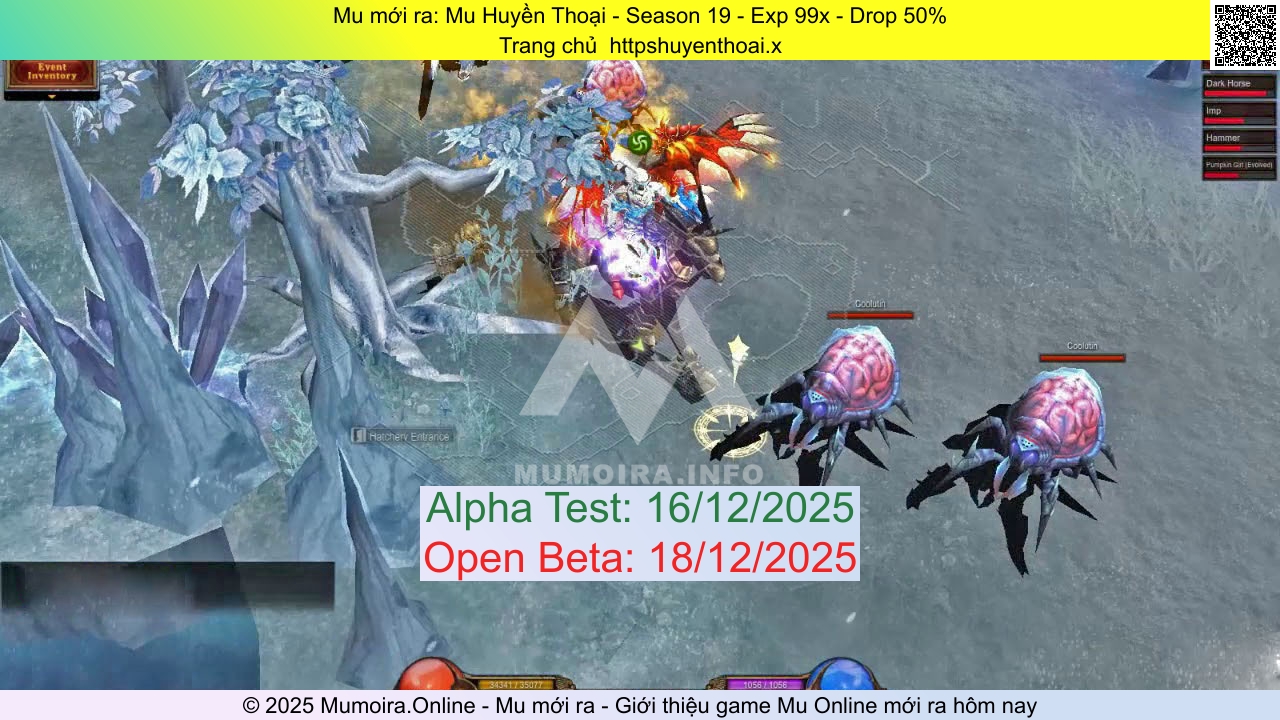Screen dimensions: 1280x720
Task: Click the Open Beta: 18/12/2025 text
Action: pos(639,558)
